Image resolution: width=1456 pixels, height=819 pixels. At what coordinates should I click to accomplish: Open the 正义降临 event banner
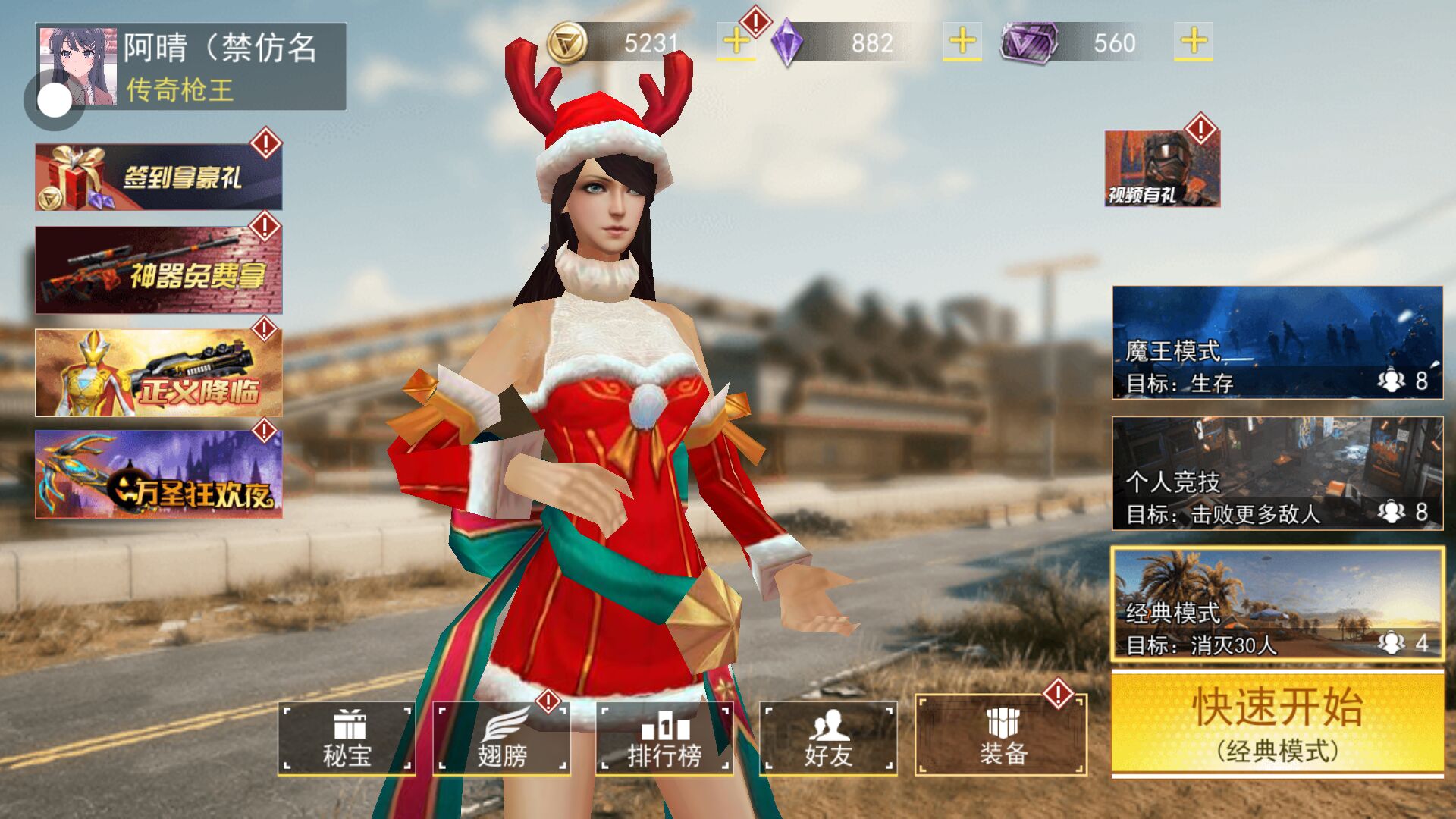158,372
